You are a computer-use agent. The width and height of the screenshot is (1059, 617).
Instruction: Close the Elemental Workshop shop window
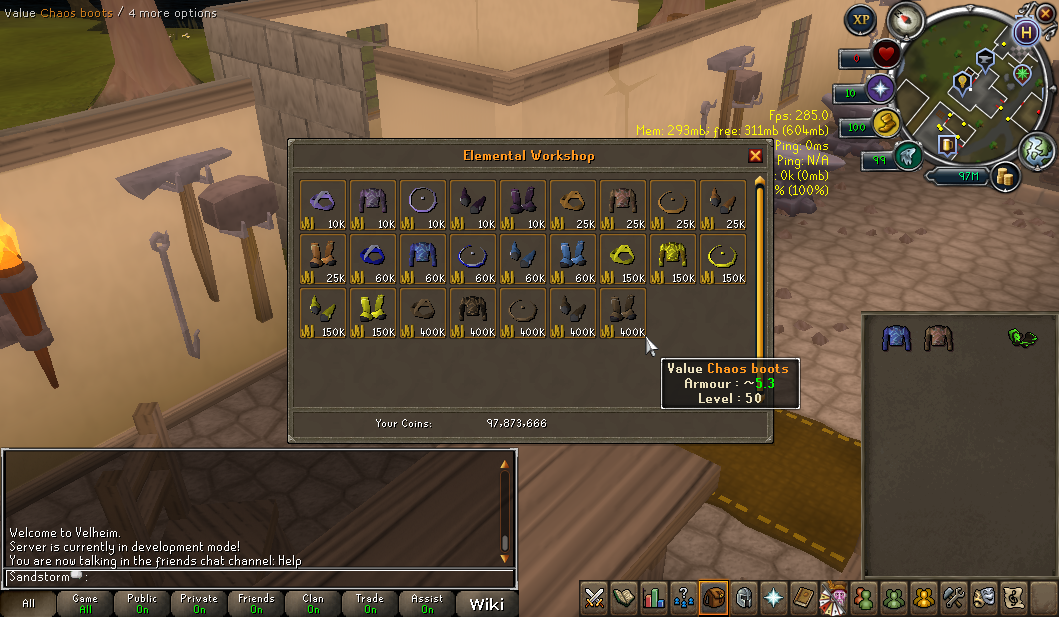click(755, 156)
